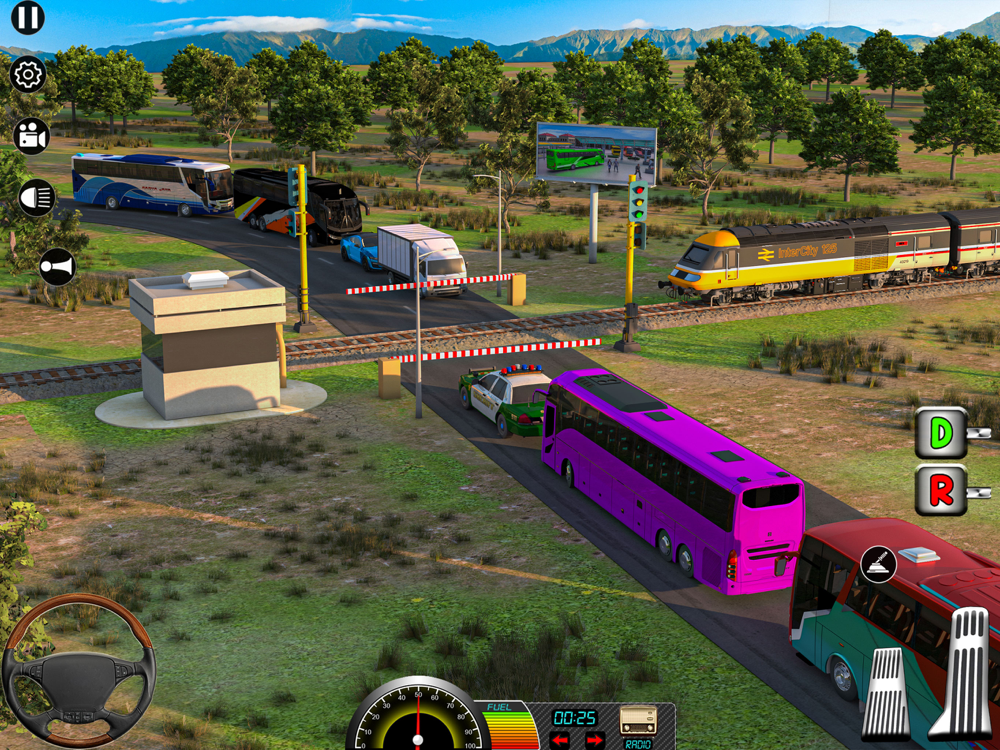The height and width of the screenshot is (750, 1000).
Task: Pull the handbrake lever icon
Action: [878, 565]
